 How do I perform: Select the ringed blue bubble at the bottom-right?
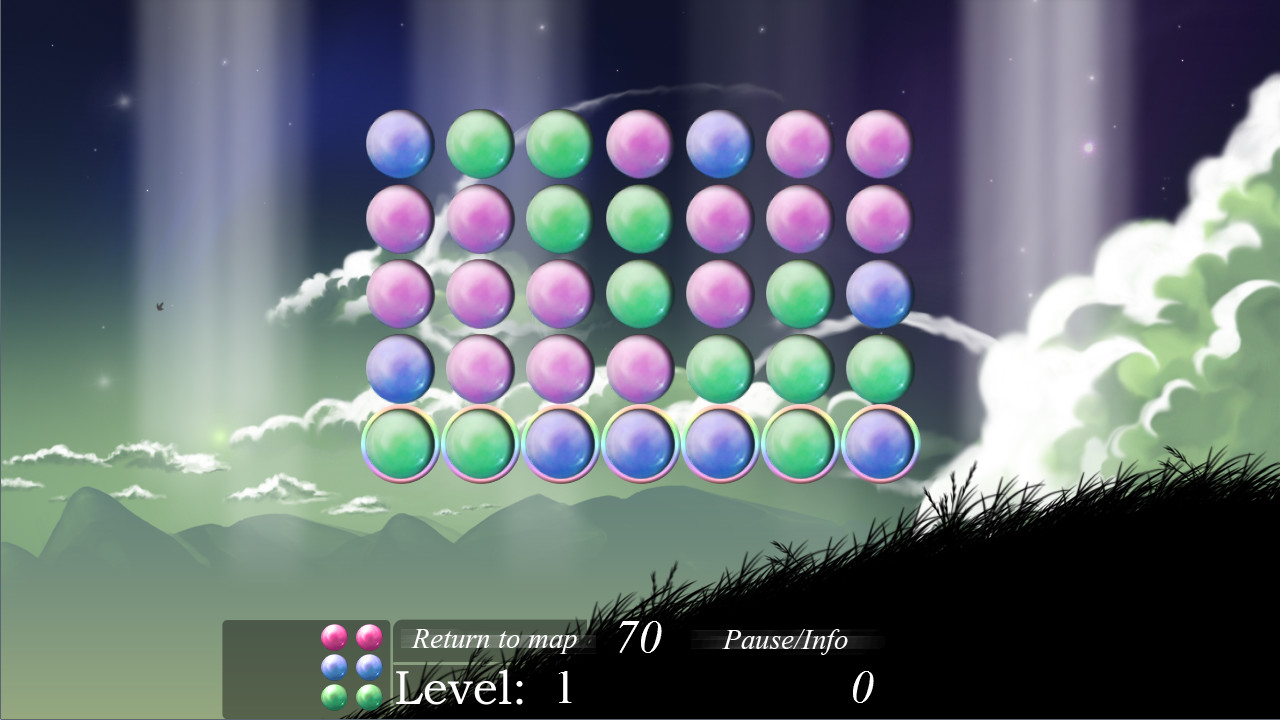[x=880, y=445]
